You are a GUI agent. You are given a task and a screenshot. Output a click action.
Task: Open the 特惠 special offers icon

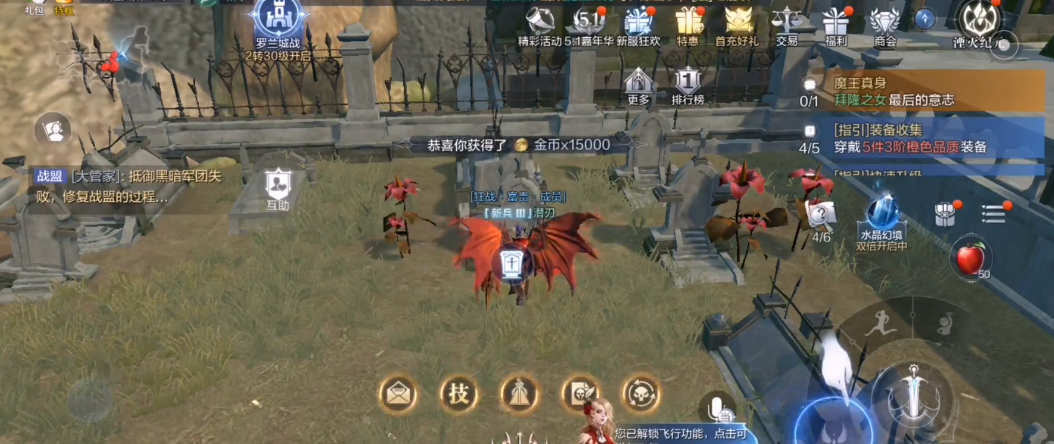click(x=688, y=22)
